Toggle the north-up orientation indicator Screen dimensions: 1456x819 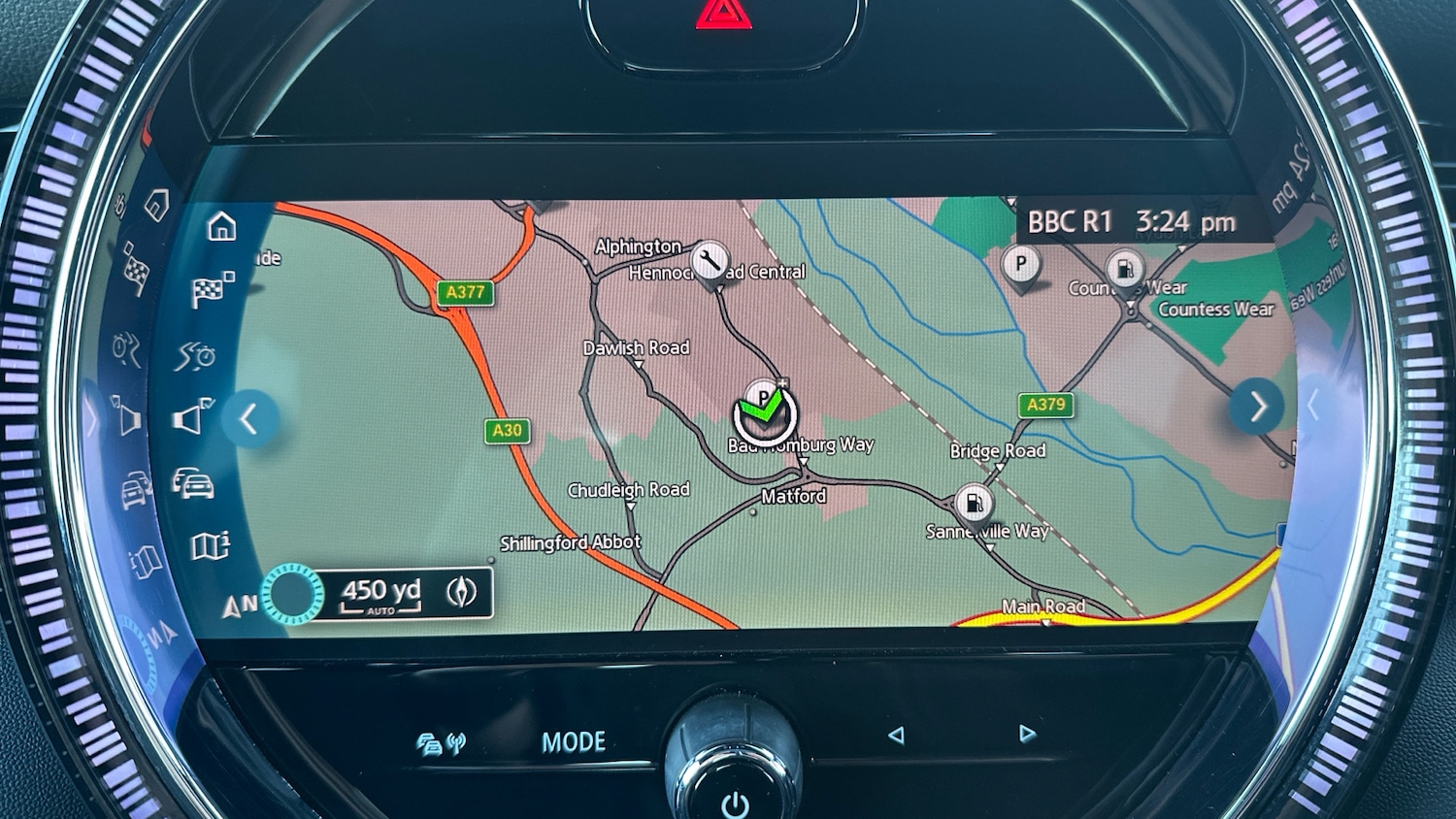240,606
